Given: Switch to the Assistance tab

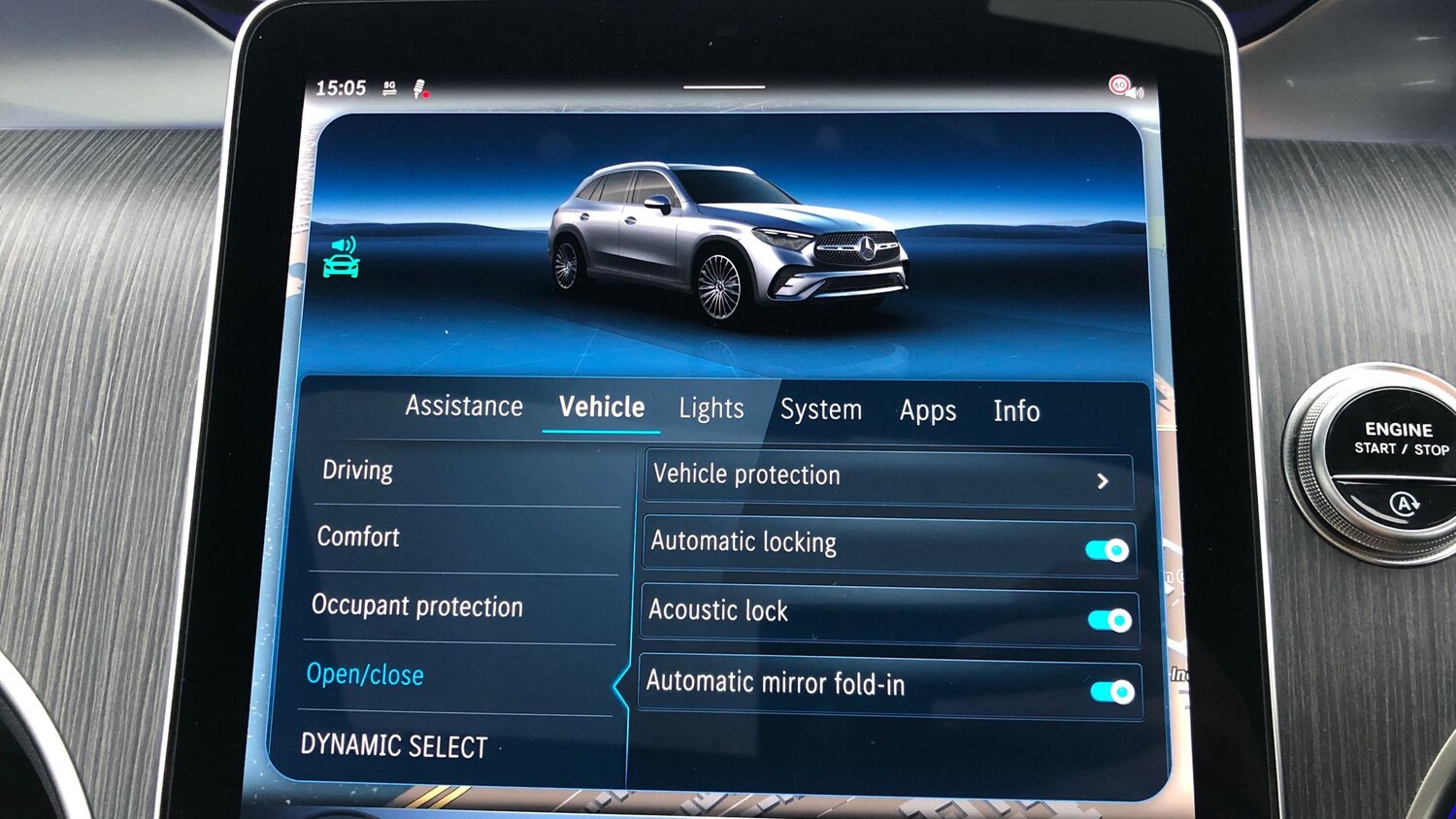Looking at the screenshot, I should pyautogui.click(x=464, y=407).
